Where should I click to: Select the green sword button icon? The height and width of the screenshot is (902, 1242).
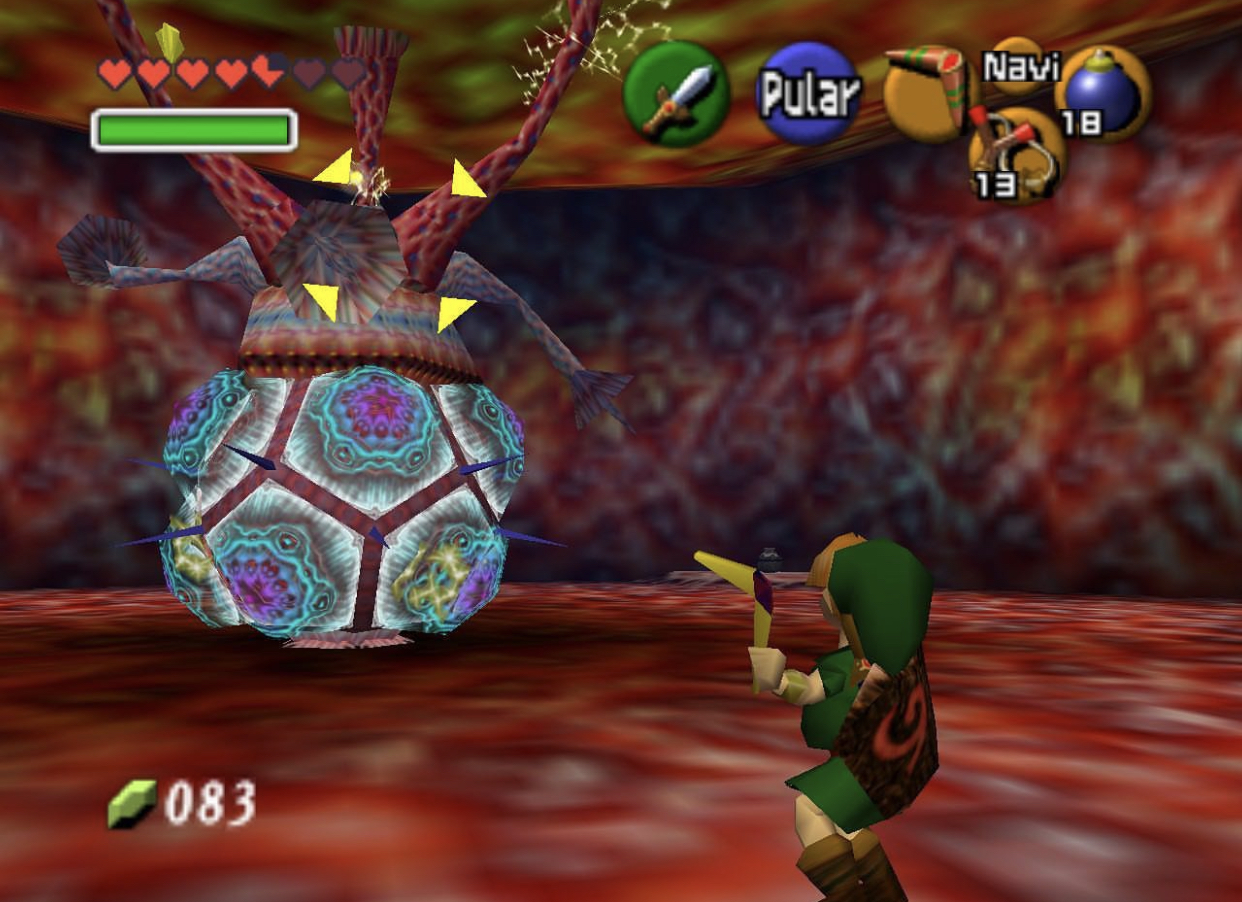675,94
